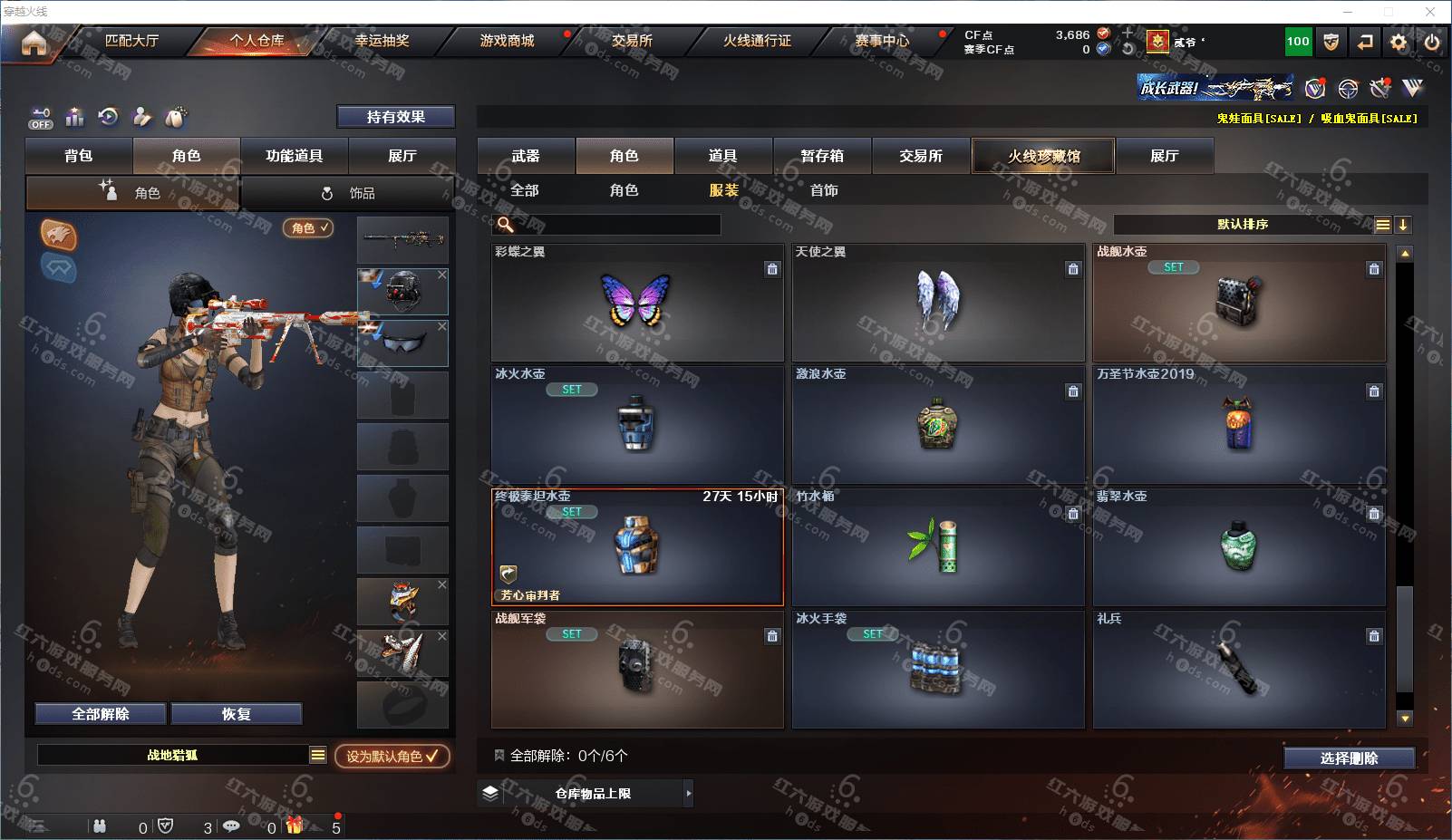Open the 火线珍藏馆 tab
1452x840 pixels.
(x=1043, y=156)
